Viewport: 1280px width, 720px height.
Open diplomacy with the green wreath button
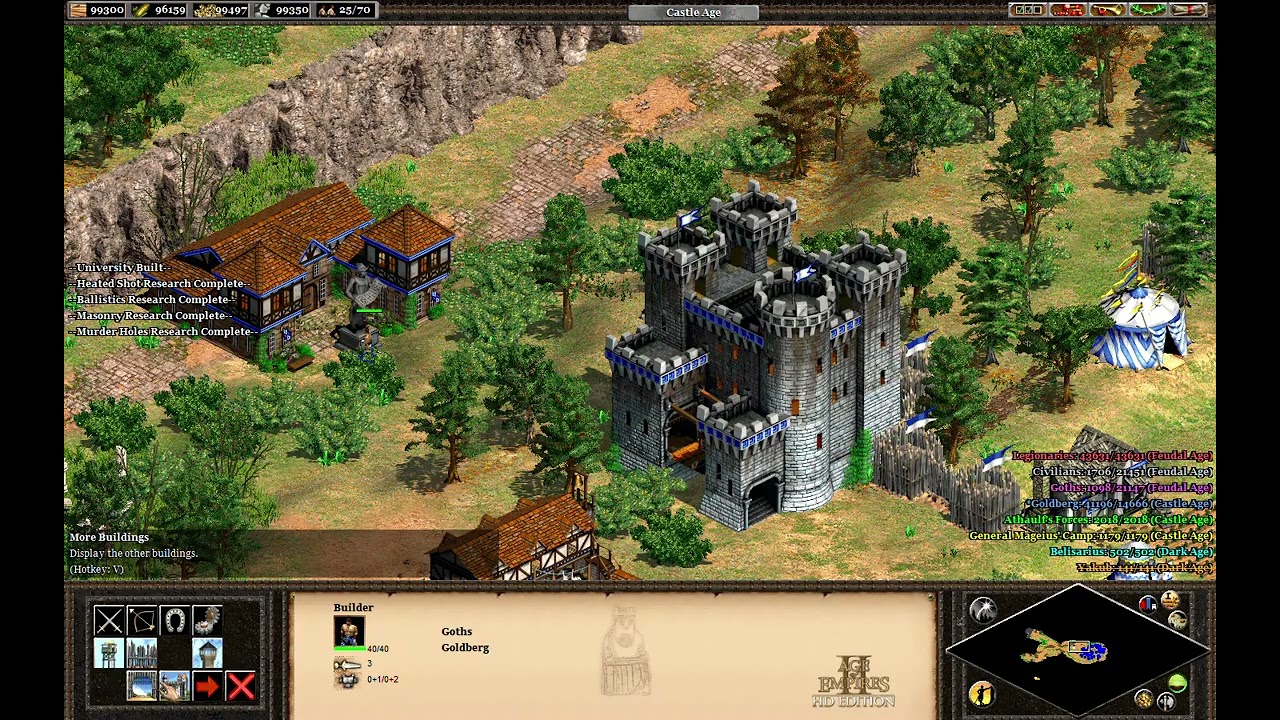pos(1146,10)
